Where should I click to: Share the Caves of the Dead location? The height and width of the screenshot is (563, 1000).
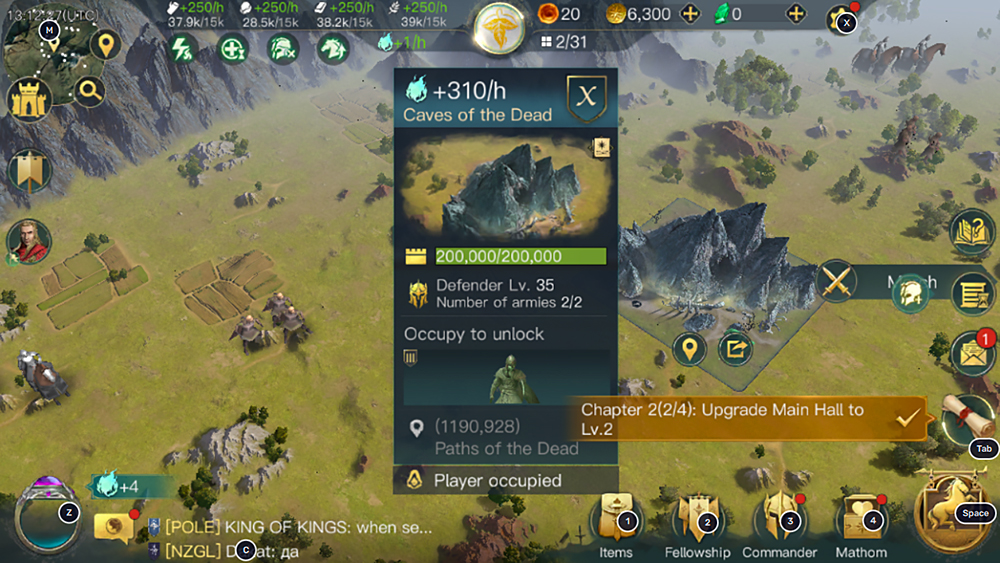[x=735, y=349]
